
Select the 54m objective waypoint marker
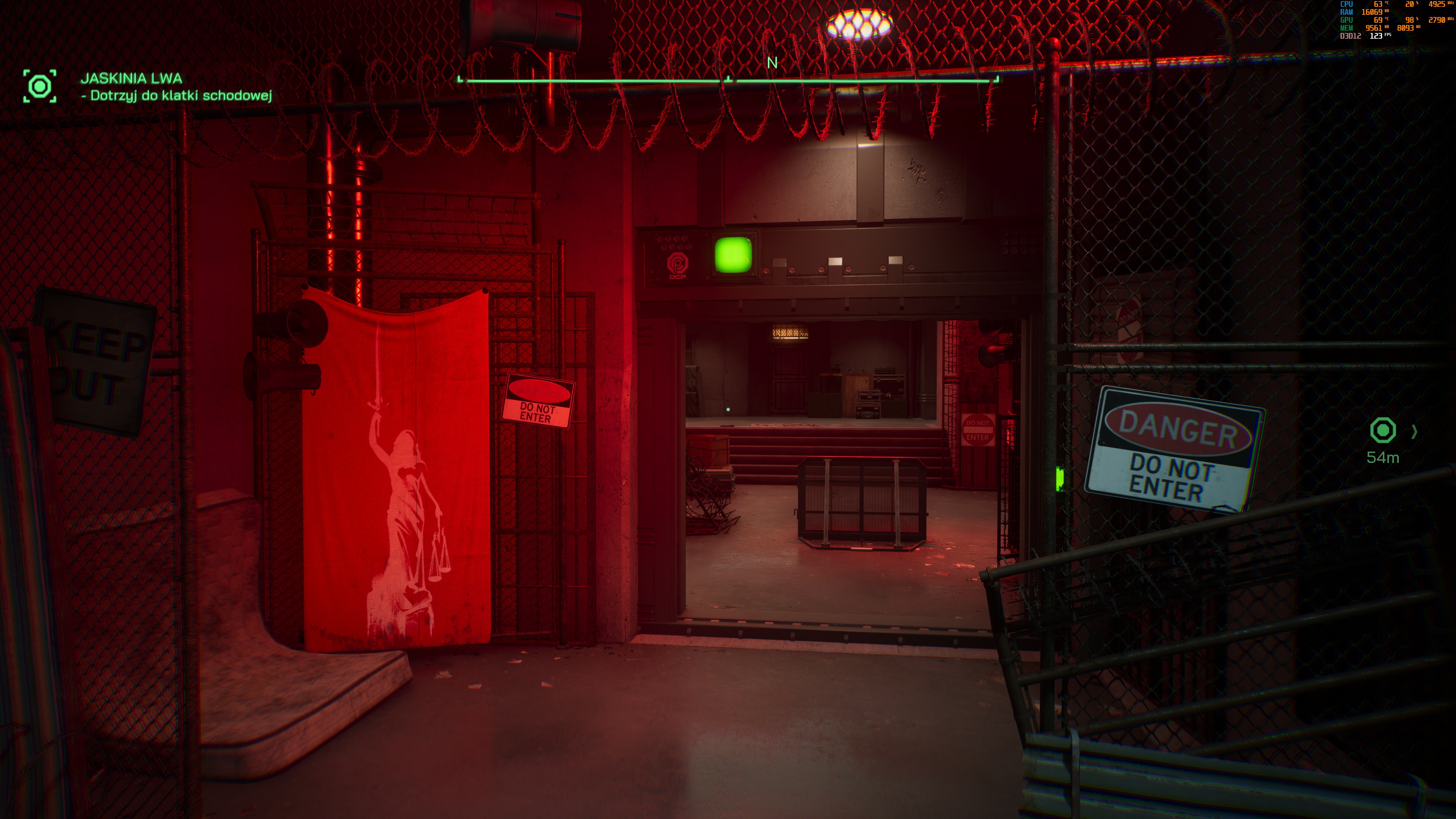point(1382,431)
